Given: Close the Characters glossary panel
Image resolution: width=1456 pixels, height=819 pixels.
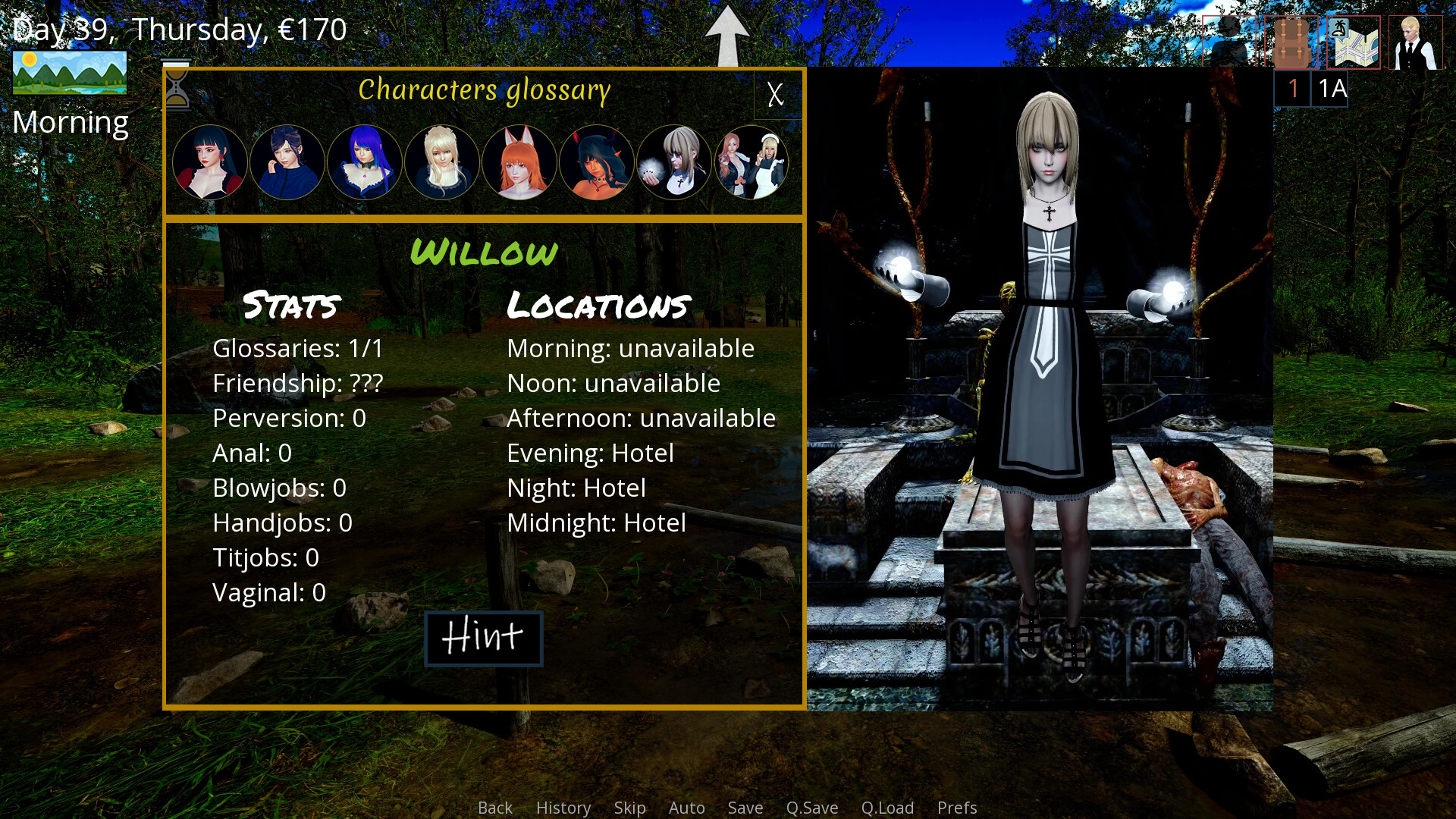Looking at the screenshot, I should [775, 95].
